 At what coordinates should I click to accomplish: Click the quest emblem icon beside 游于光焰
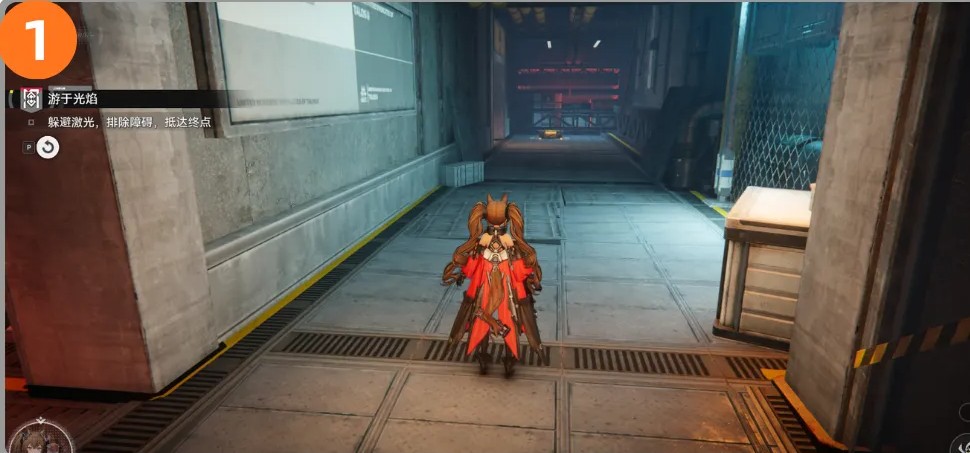coord(31,100)
